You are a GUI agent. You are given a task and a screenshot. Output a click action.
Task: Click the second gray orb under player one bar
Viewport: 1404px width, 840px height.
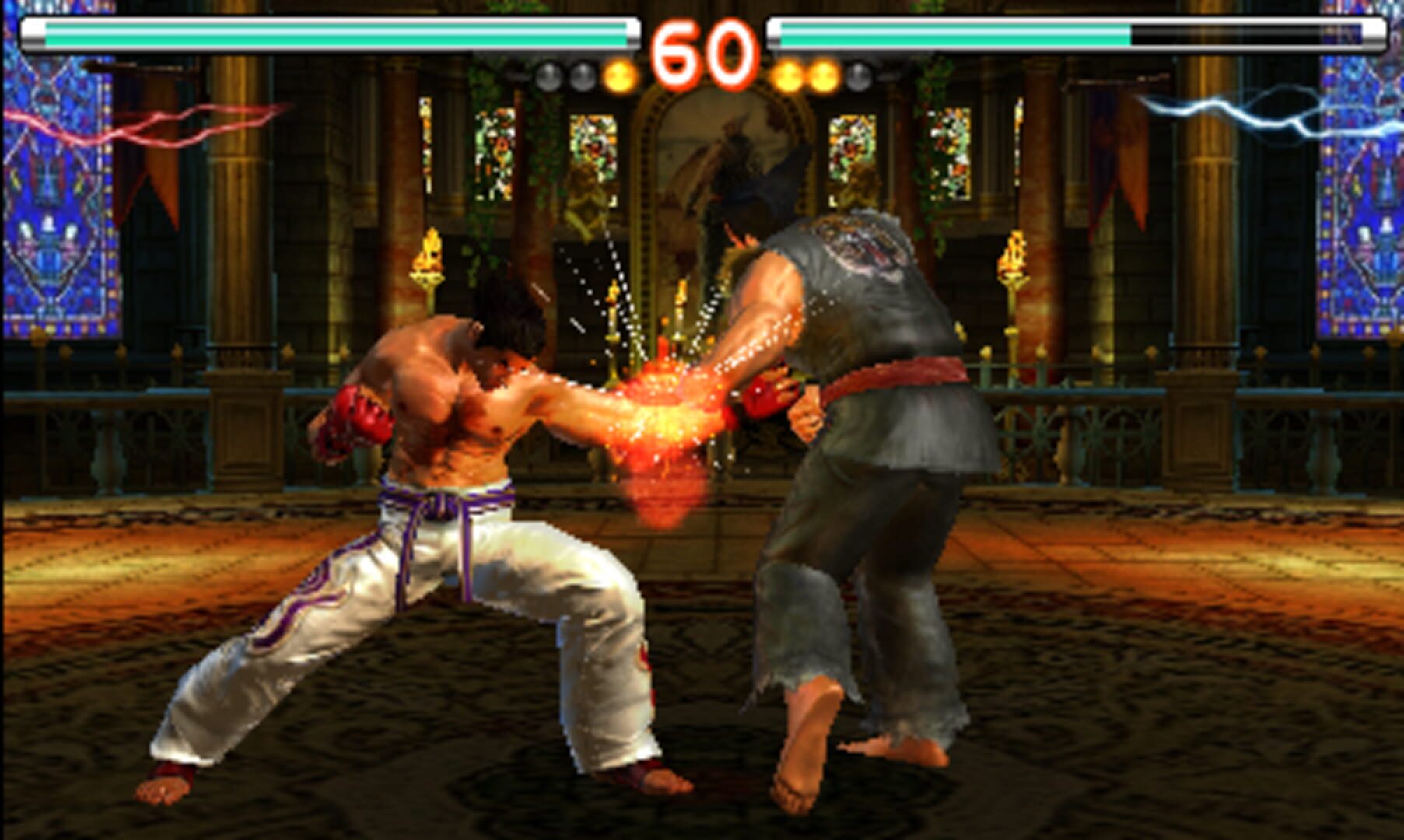point(583,74)
